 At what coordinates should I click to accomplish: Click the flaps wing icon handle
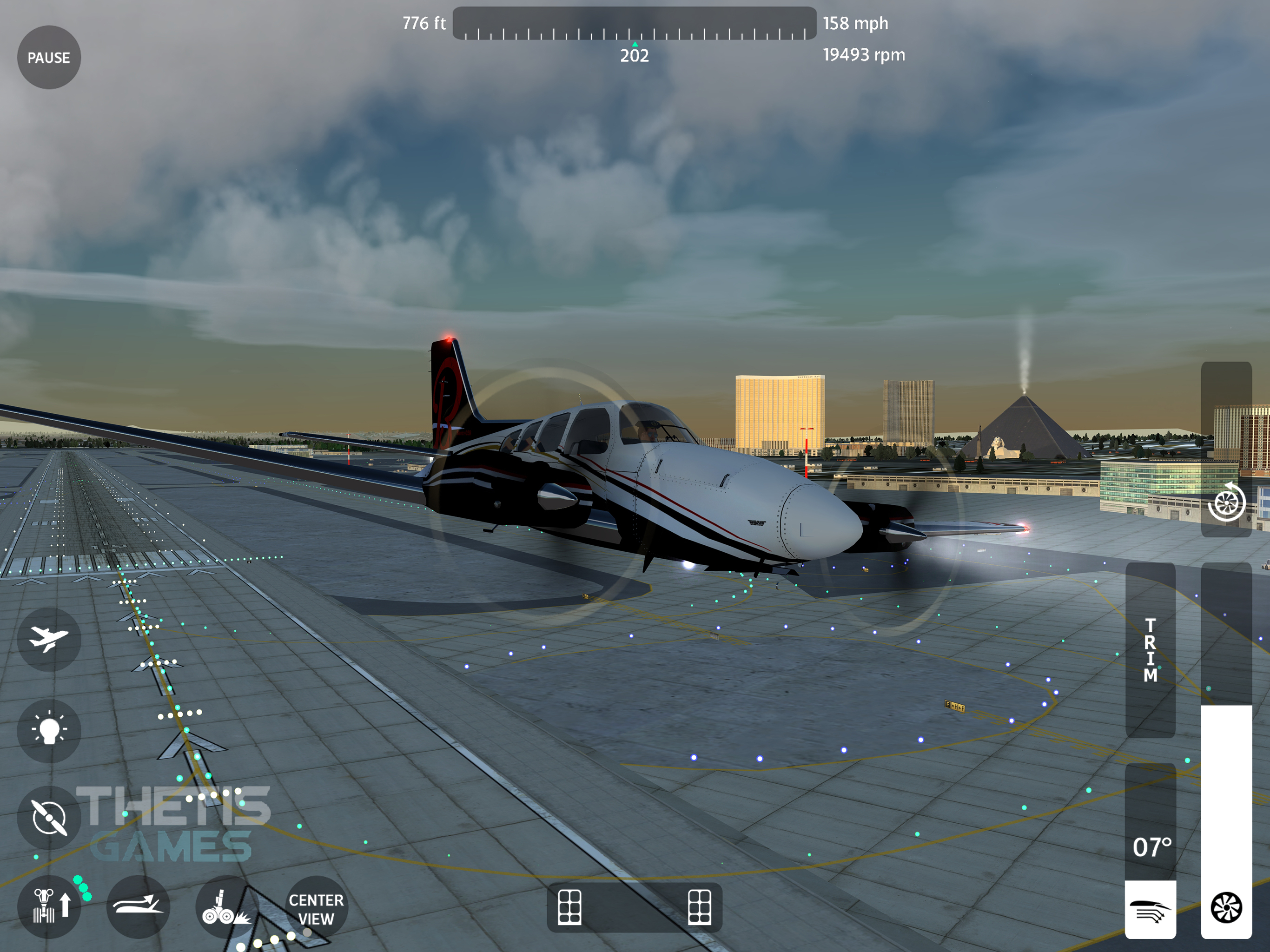tap(1150, 910)
